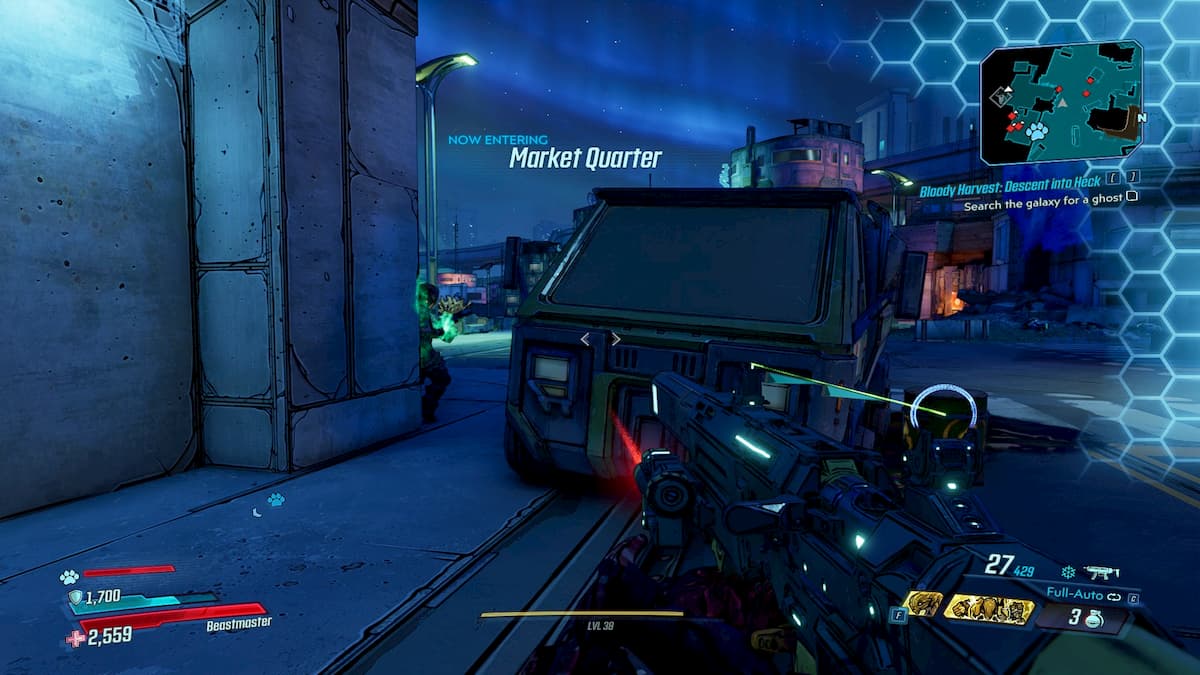Select the Bloody Harvest: Descent into Heck quest tracker
1200x675 pixels.
(1010, 182)
